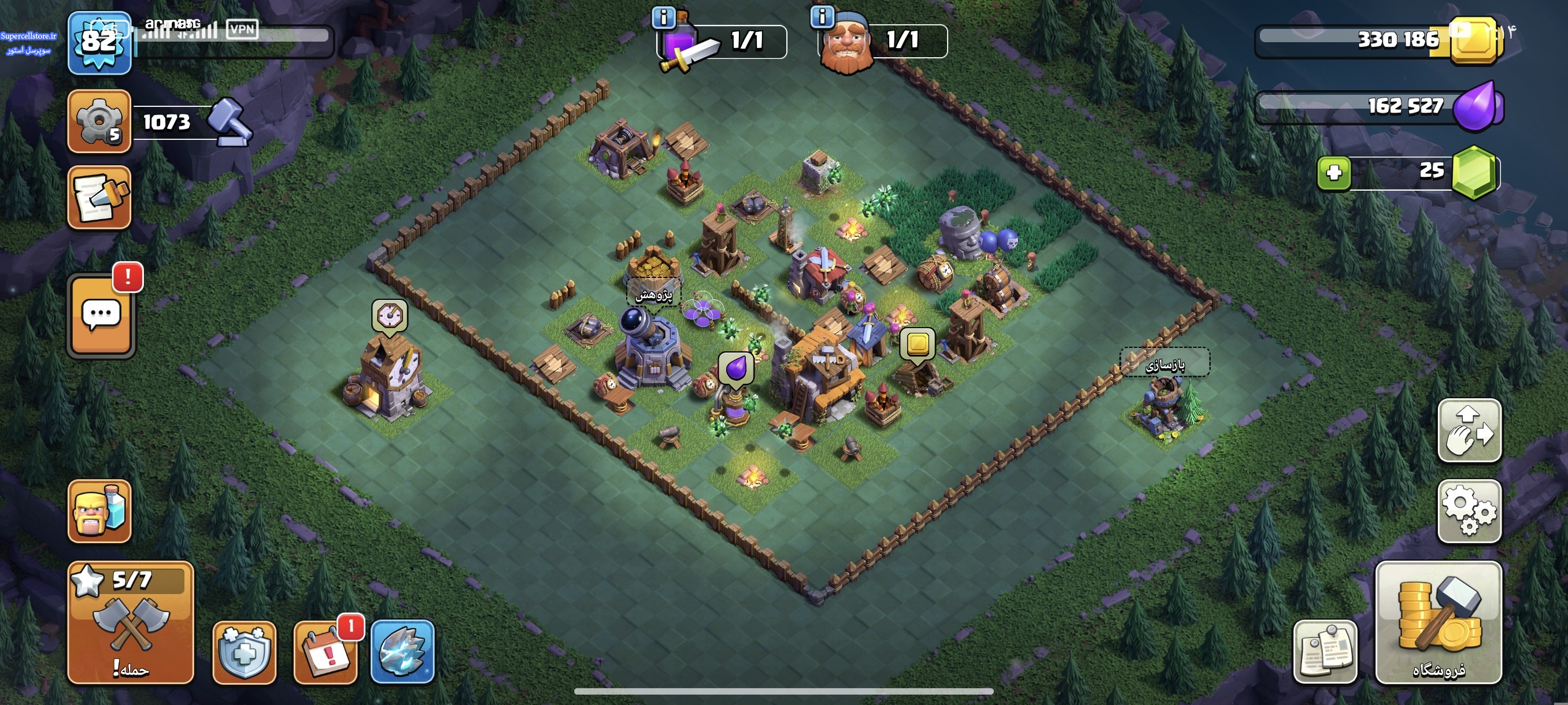Open the army barbarian and elixir button
Viewport: 1568px width, 705px height.
click(99, 511)
